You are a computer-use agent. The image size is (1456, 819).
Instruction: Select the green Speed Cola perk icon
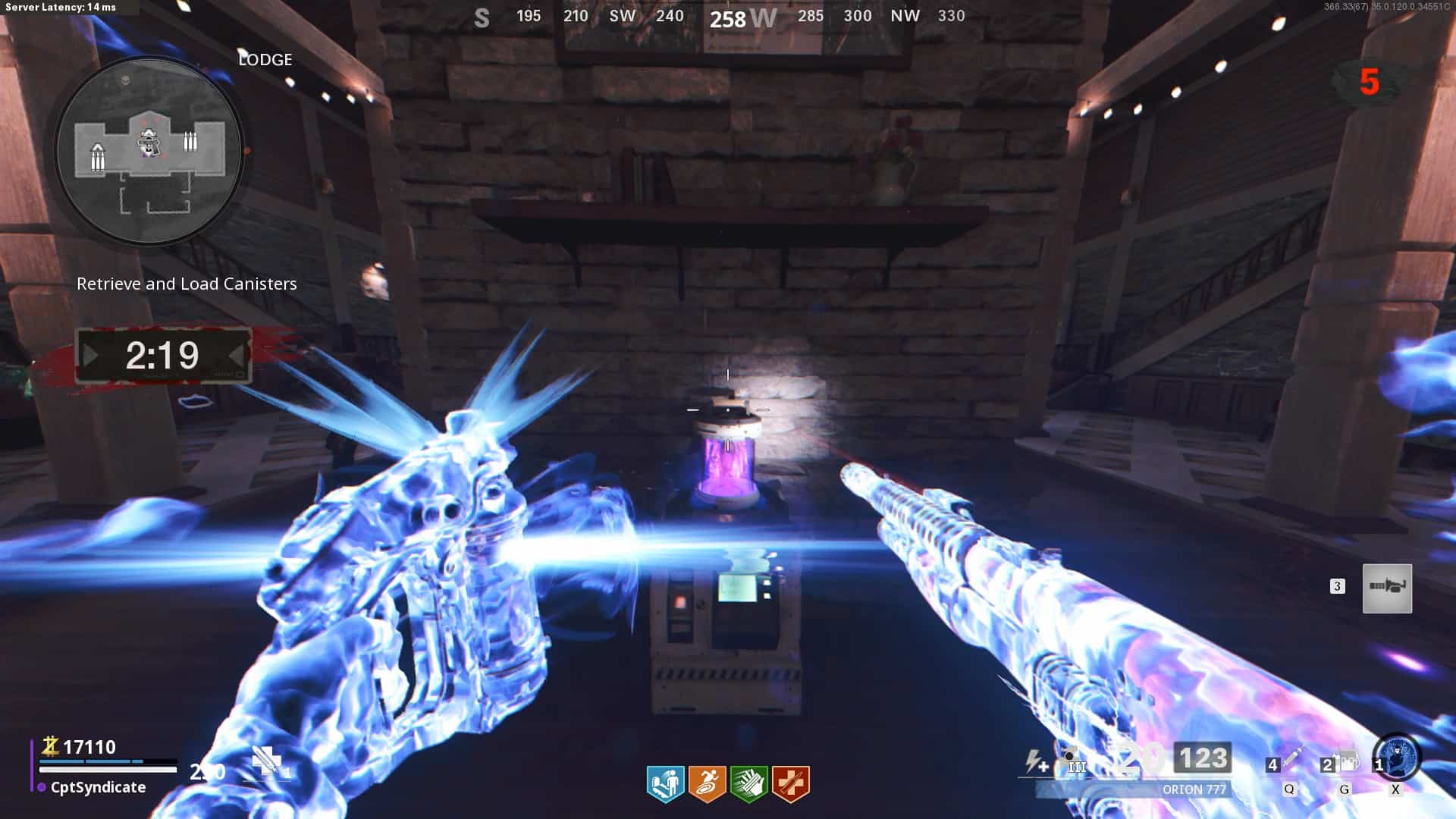tap(748, 783)
